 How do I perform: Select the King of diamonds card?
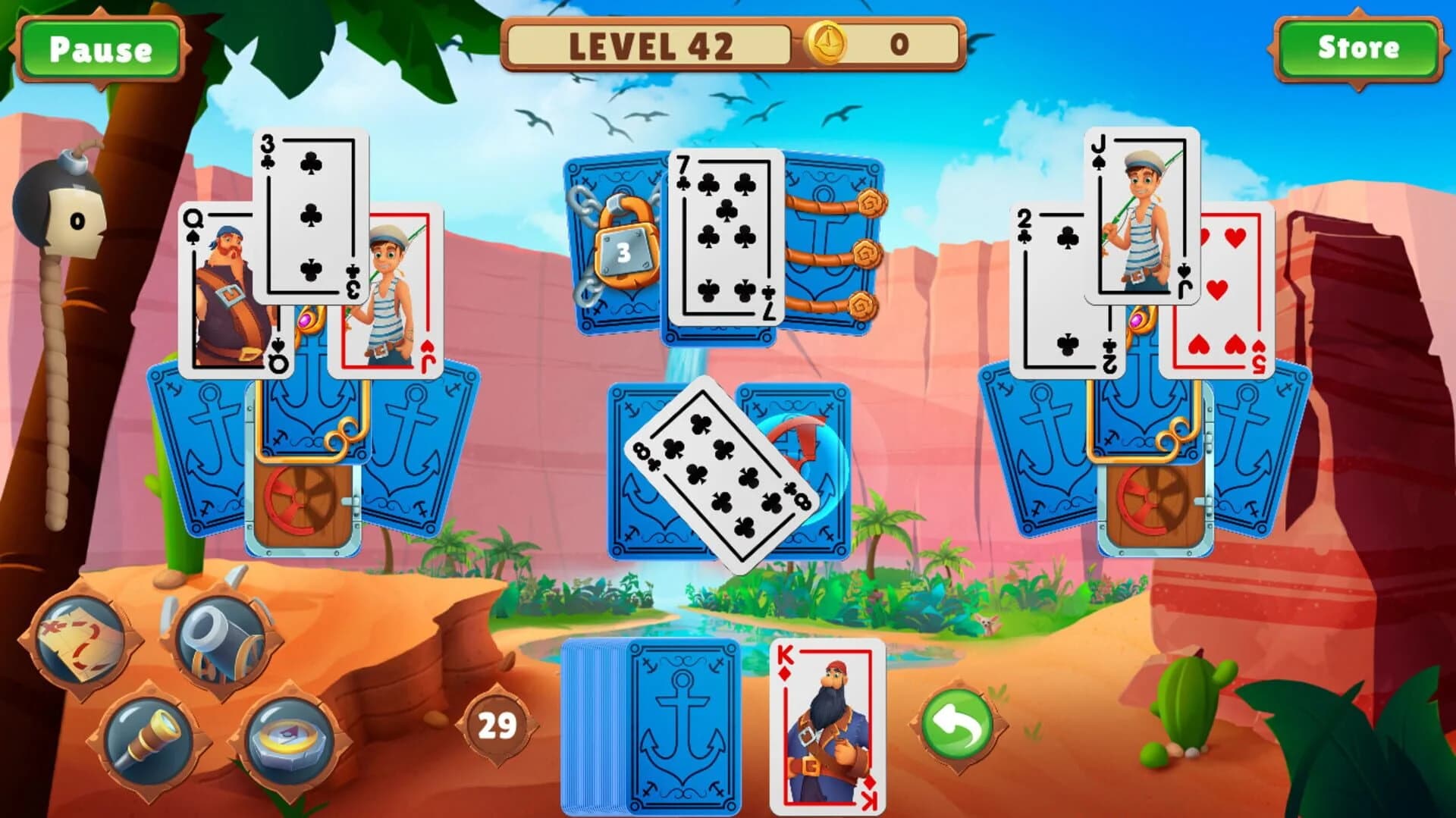[827, 728]
